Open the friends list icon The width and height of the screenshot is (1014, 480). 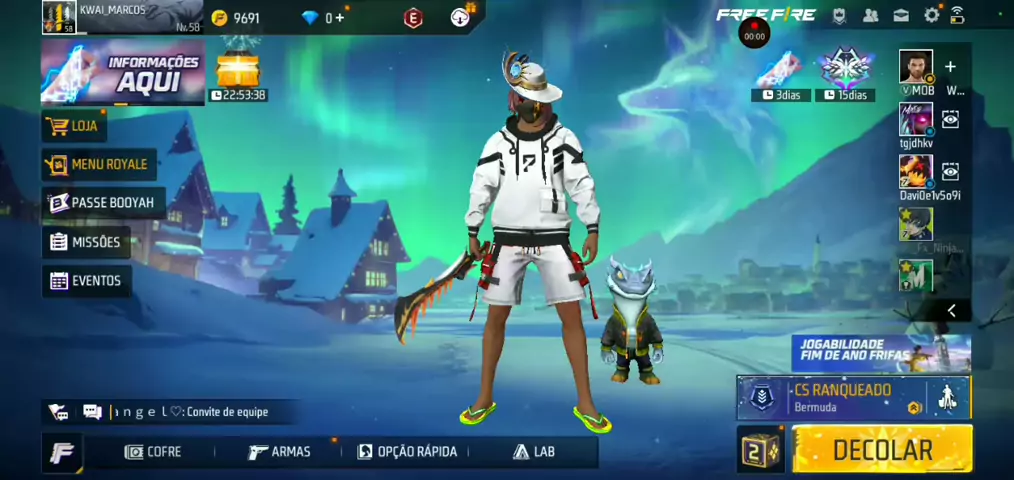click(870, 15)
